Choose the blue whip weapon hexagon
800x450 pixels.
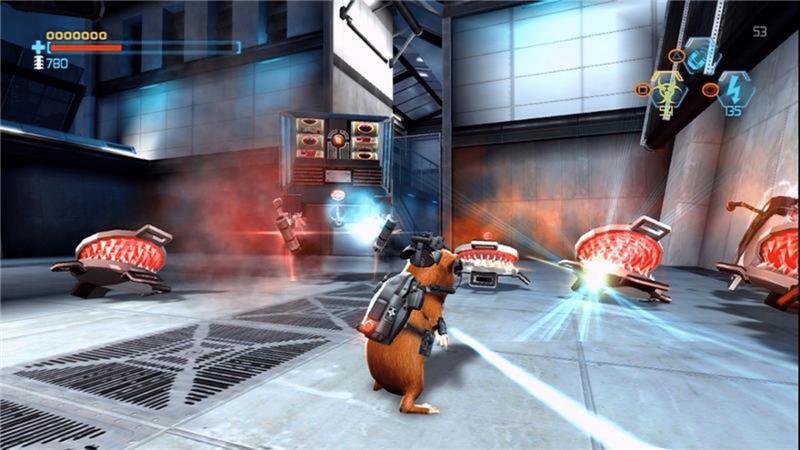702,55
